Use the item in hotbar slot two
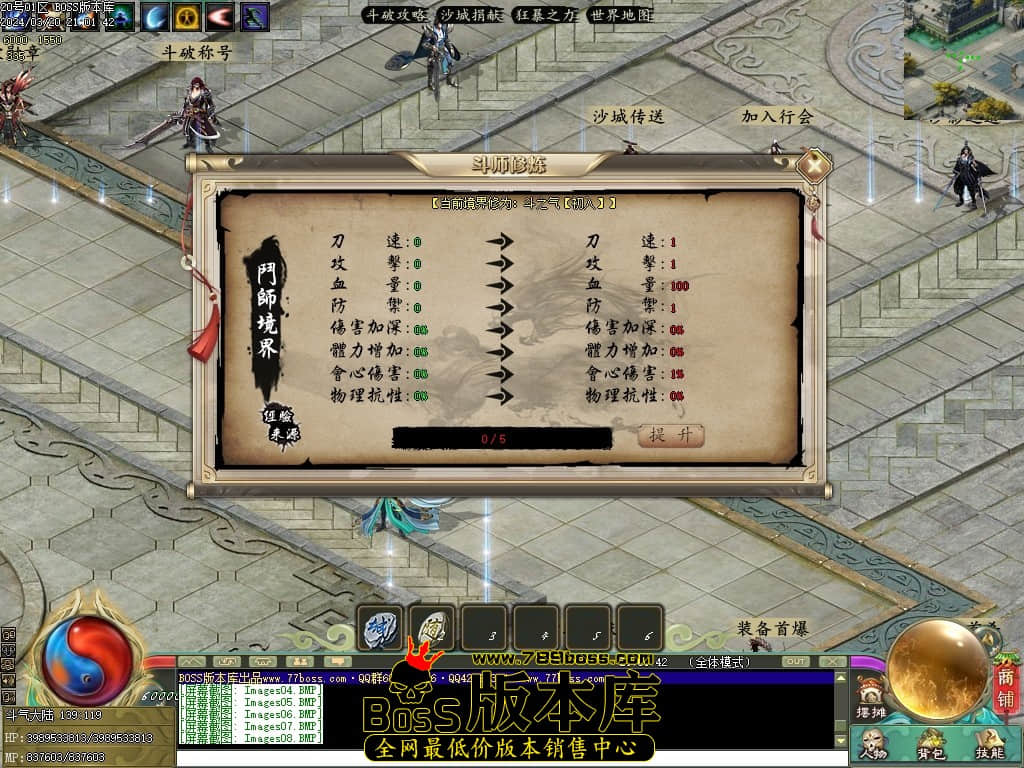 click(x=432, y=628)
